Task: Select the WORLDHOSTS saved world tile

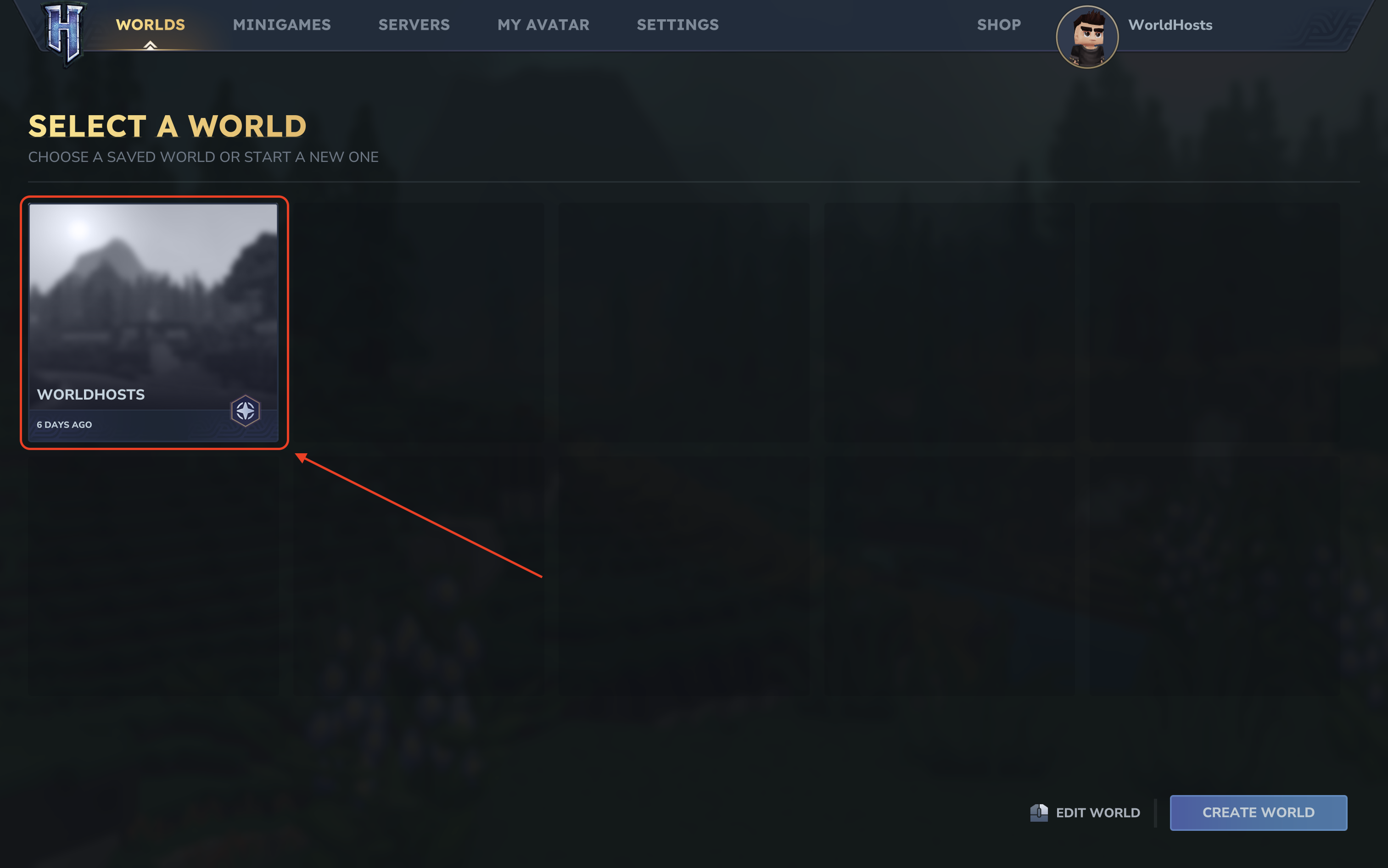Action: [153, 322]
